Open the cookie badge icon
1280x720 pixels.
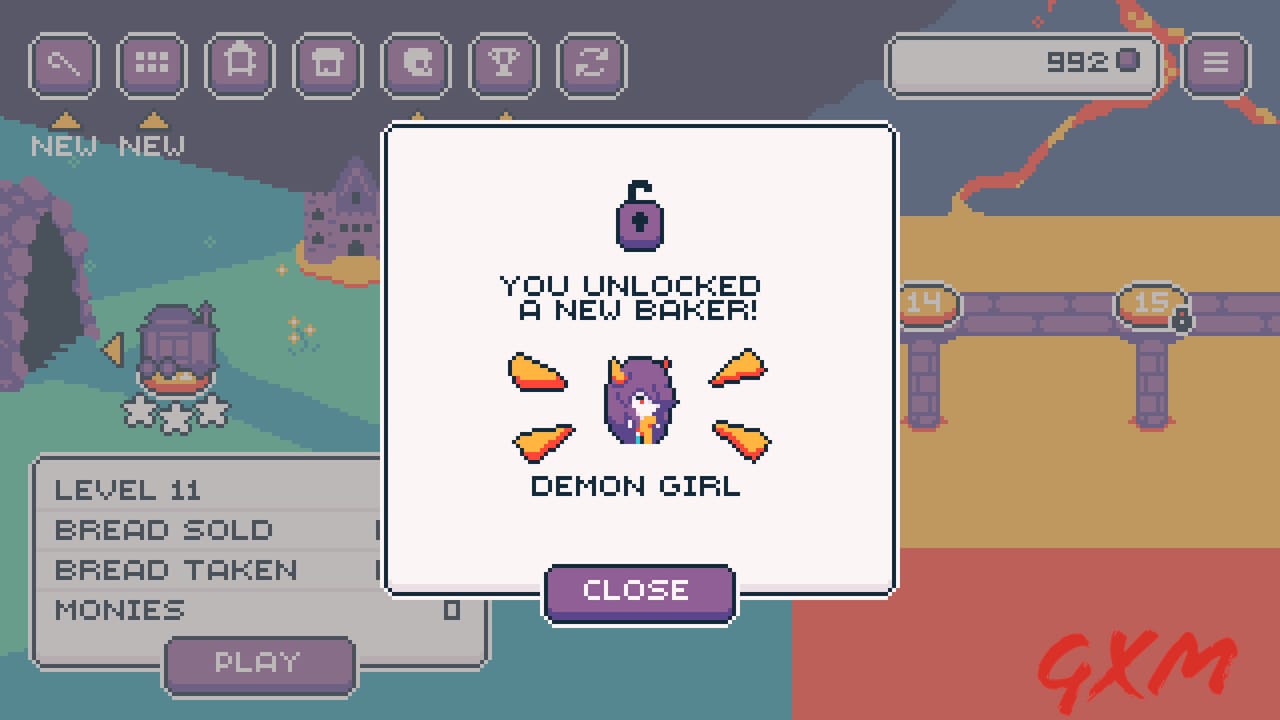[x=415, y=63]
